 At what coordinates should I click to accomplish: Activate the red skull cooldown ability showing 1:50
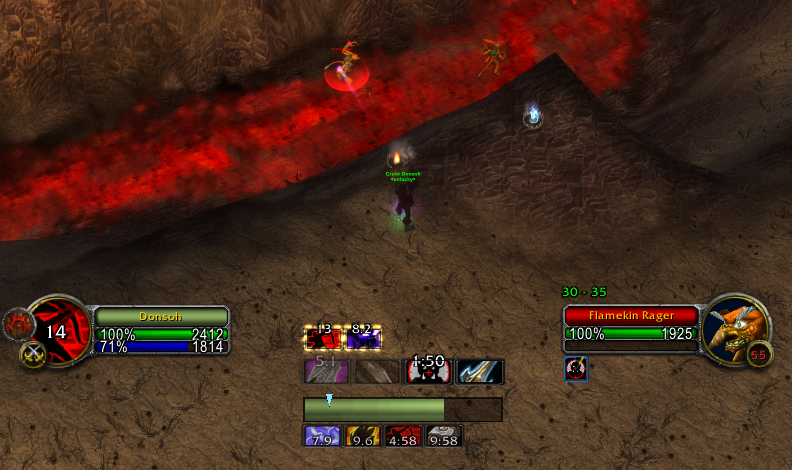click(428, 372)
